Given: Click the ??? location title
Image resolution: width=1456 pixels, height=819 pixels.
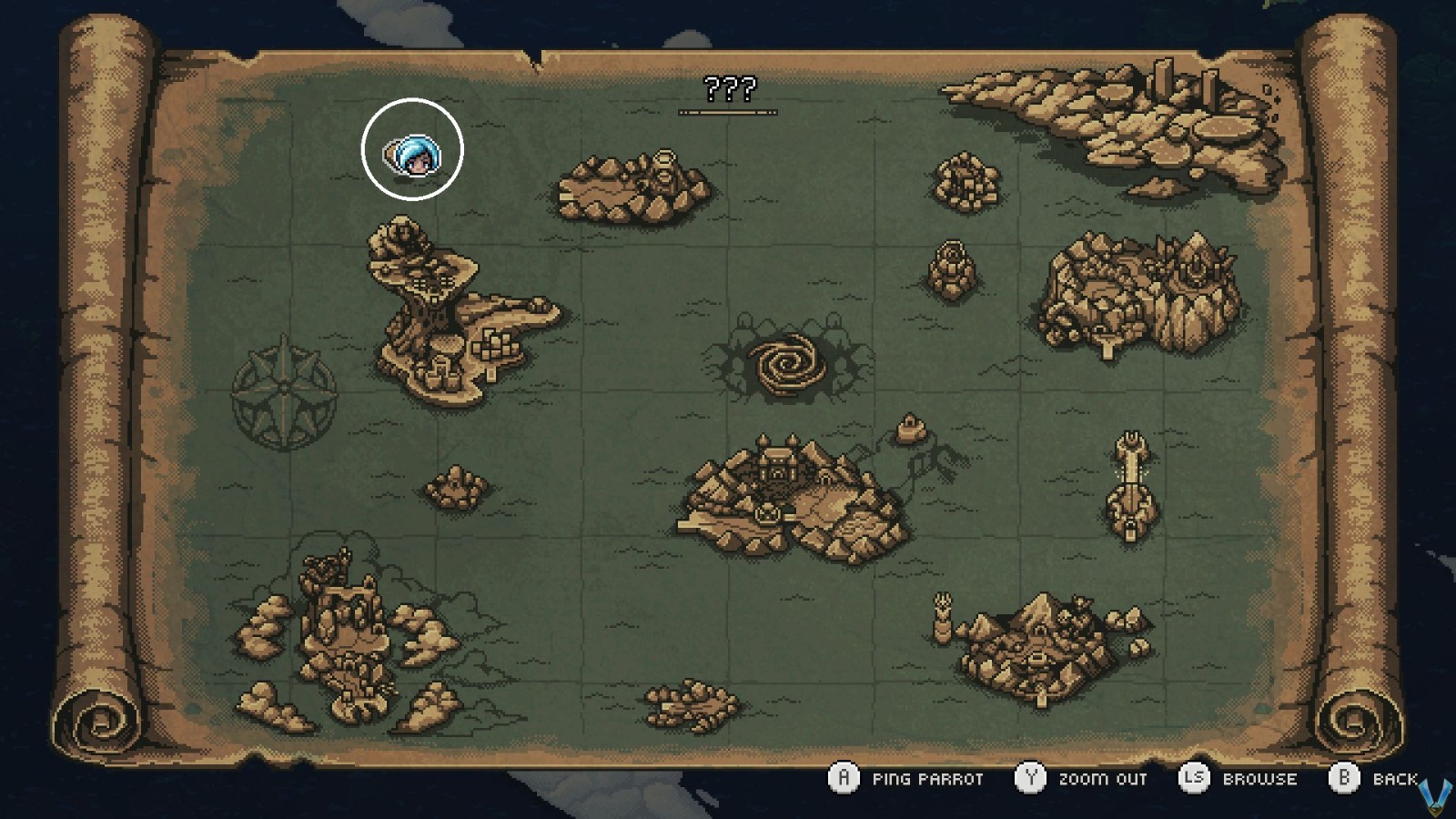Looking at the screenshot, I should 728,90.
